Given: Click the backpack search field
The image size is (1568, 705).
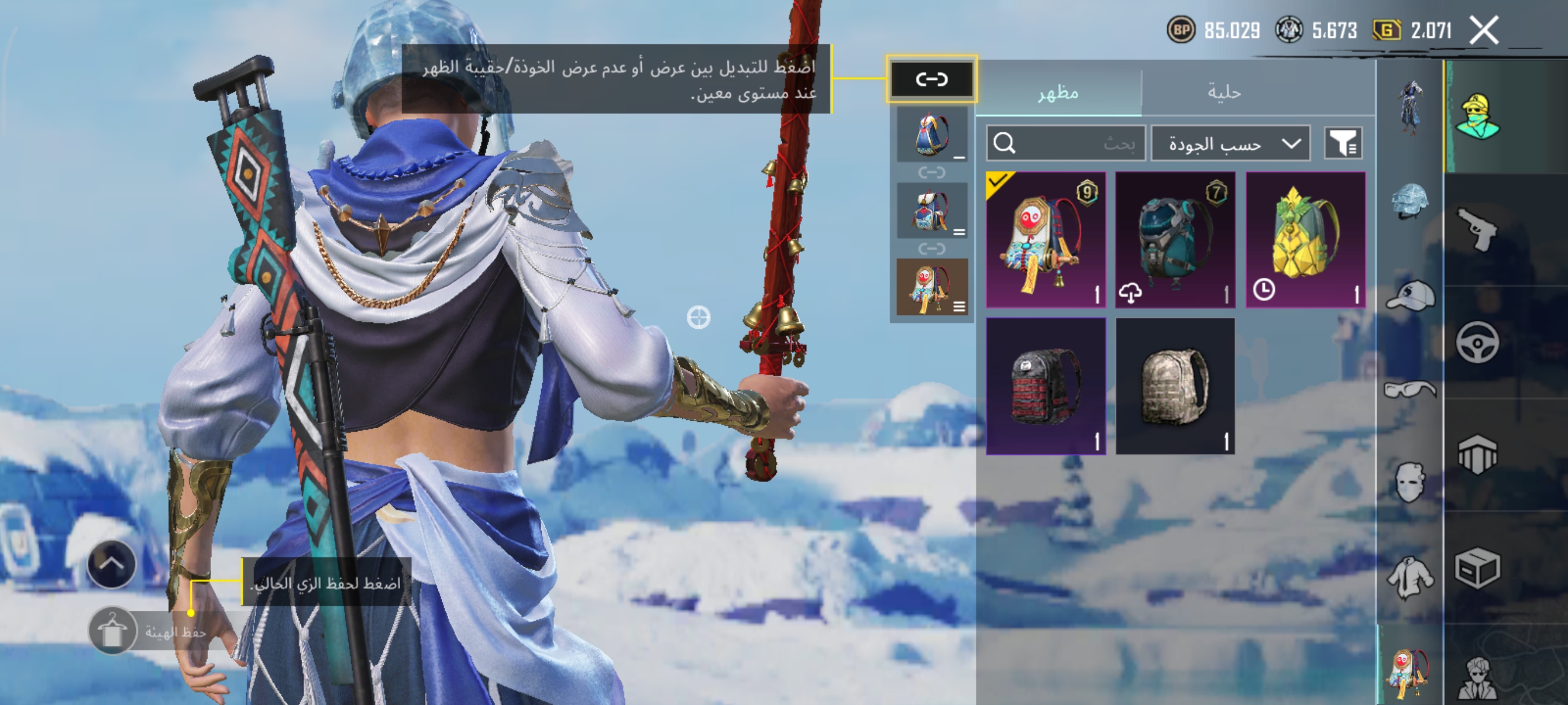Looking at the screenshot, I should point(1065,143).
